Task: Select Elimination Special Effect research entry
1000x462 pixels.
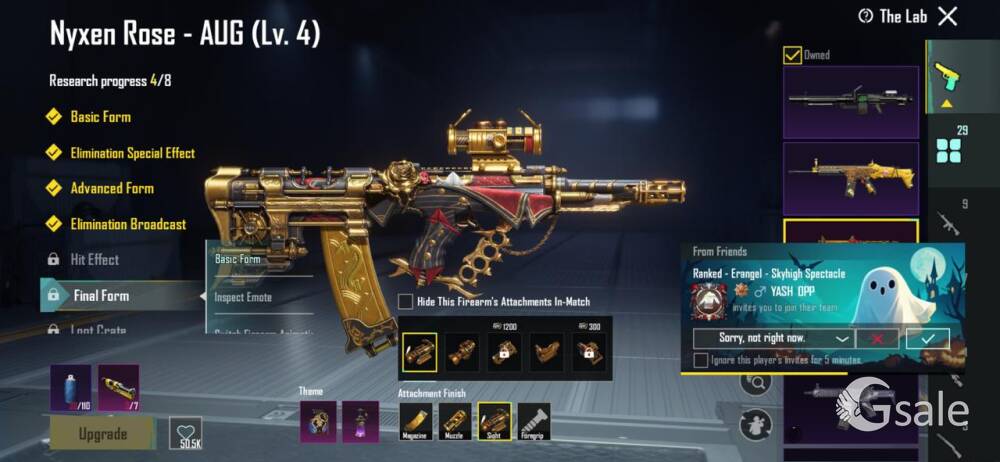Action: point(132,153)
